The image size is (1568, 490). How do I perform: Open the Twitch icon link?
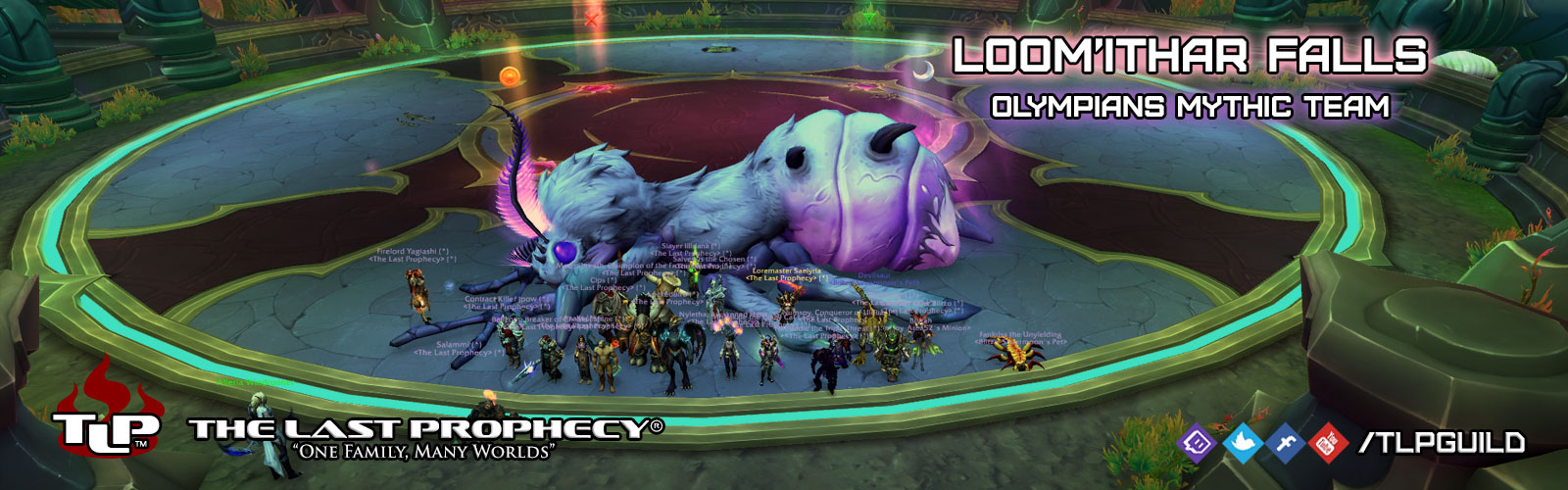coord(1197,443)
